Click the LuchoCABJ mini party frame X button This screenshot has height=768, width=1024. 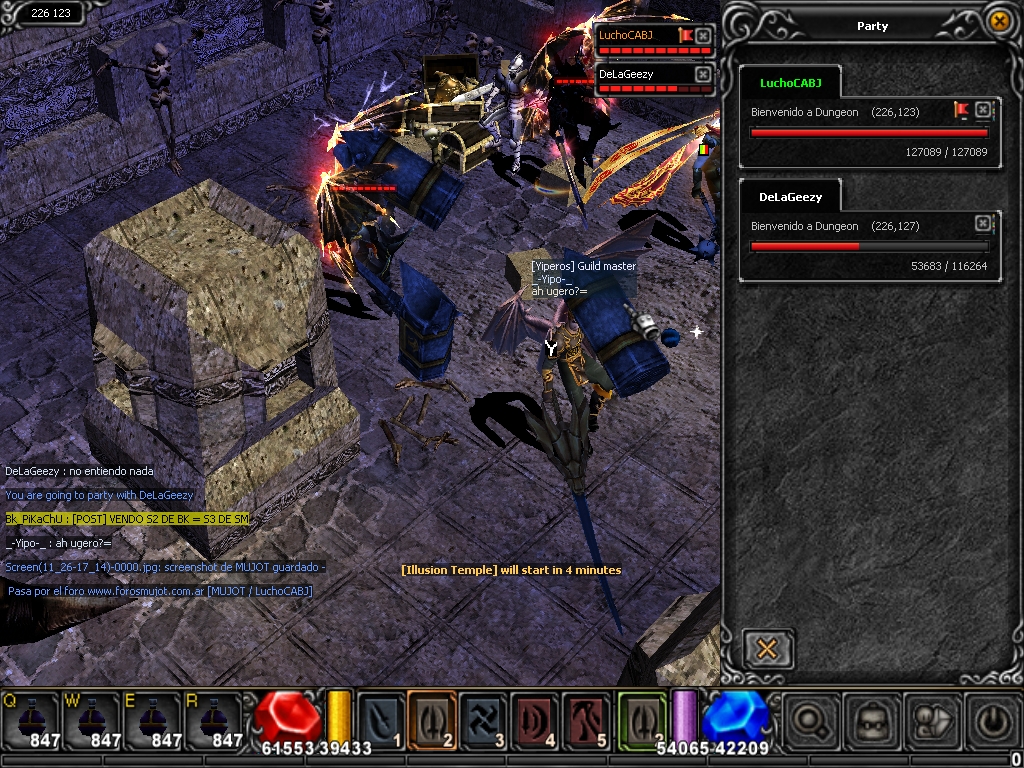click(703, 36)
